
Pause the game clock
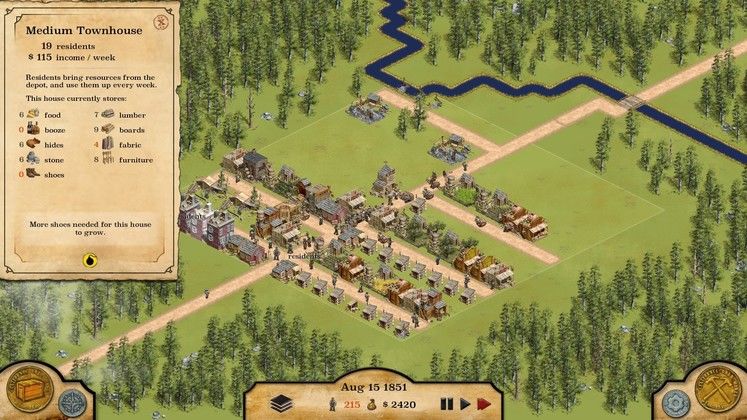(446, 404)
